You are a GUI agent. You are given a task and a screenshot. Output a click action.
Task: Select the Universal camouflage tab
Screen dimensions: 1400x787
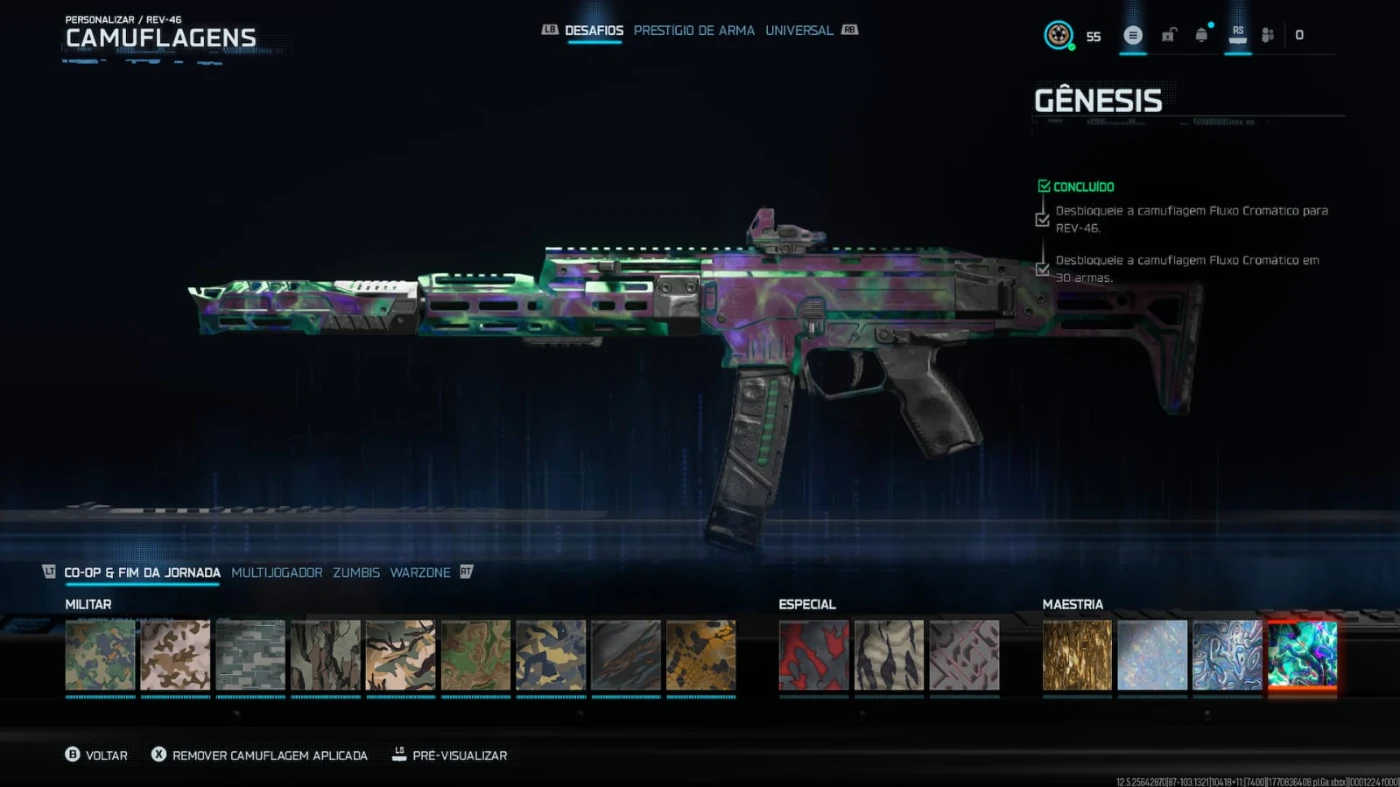coord(799,31)
